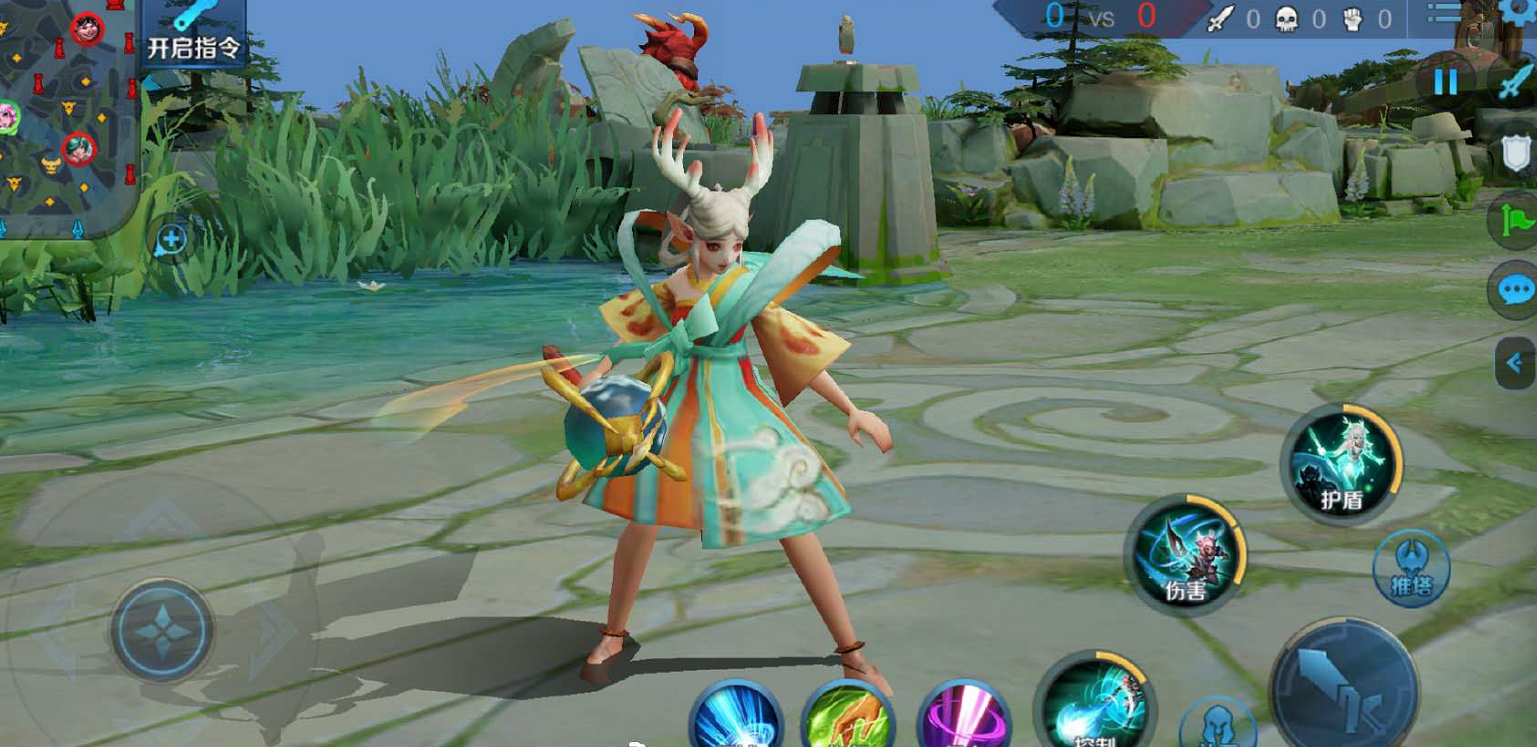Open the scoreboard list icon

point(1443,13)
